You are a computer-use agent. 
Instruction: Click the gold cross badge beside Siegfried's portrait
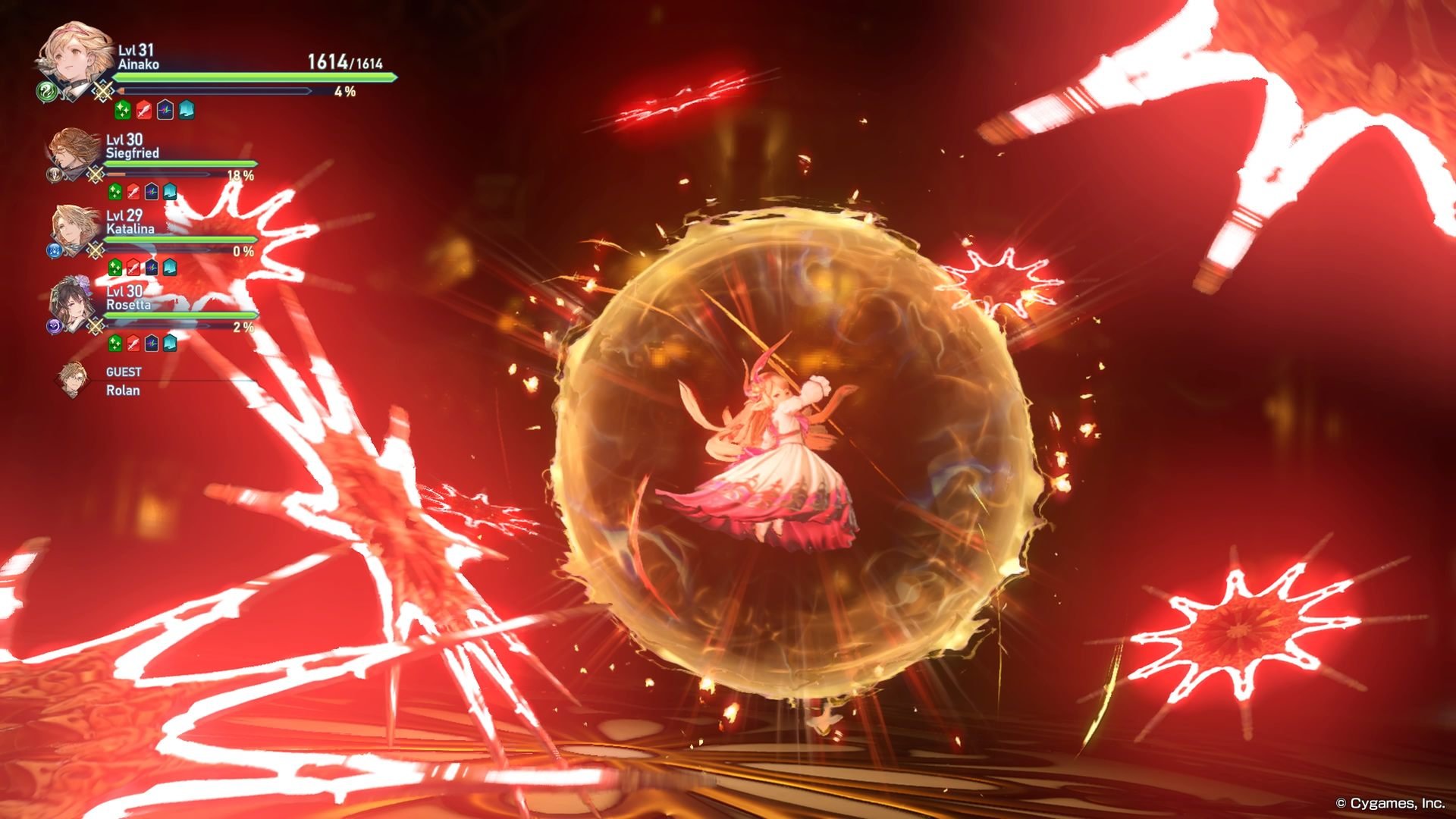(x=94, y=173)
